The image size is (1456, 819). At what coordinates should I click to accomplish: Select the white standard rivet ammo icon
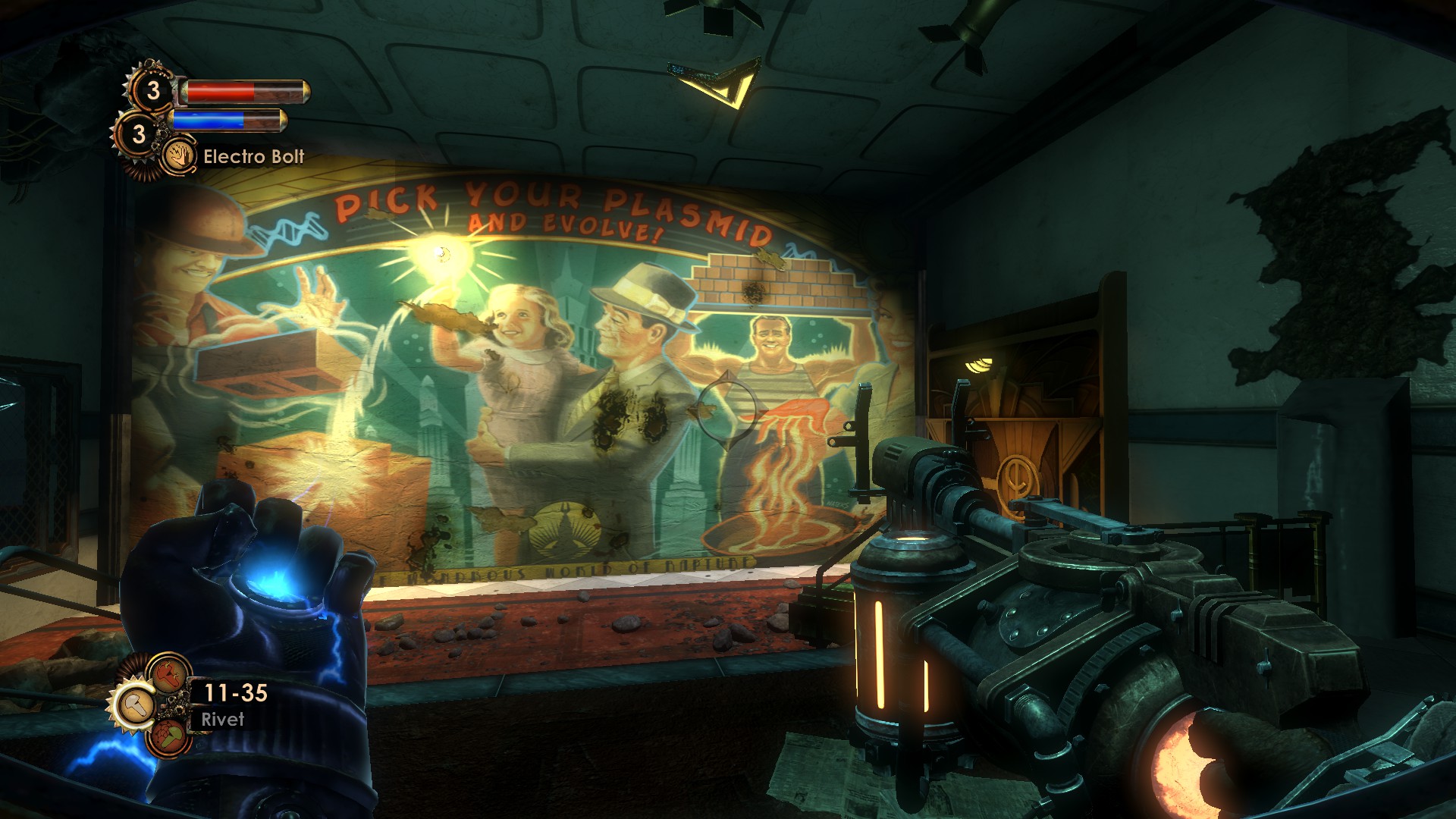[136, 704]
